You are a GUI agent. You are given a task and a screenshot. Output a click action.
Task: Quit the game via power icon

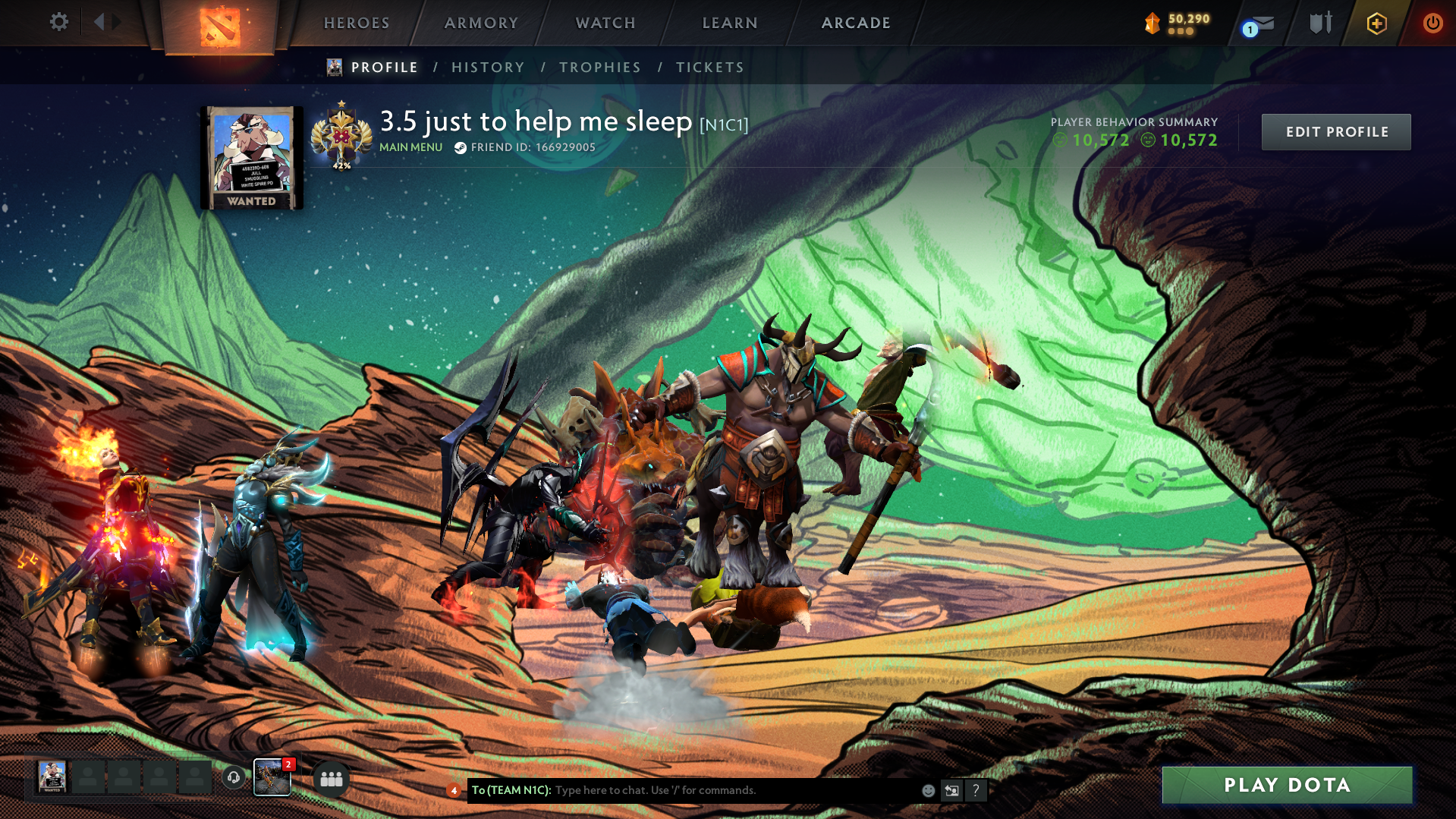[x=1432, y=23]
